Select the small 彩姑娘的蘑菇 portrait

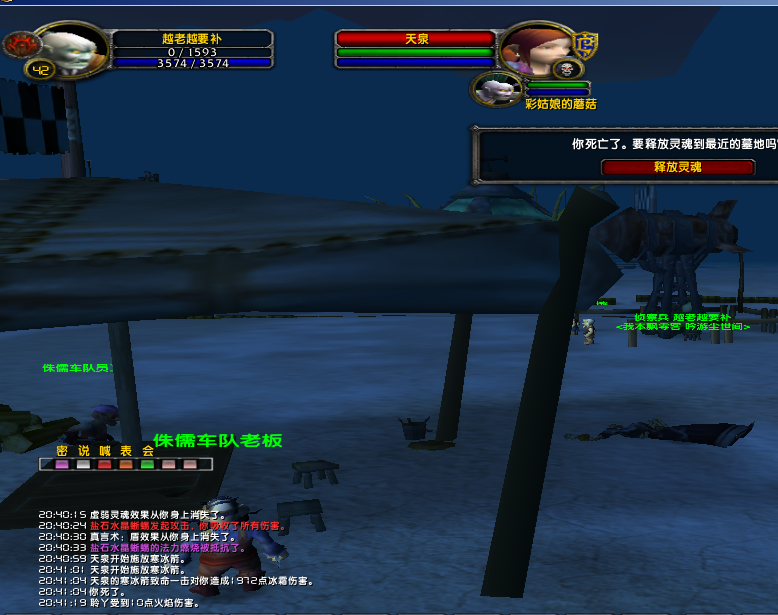[x=497, y=89]
